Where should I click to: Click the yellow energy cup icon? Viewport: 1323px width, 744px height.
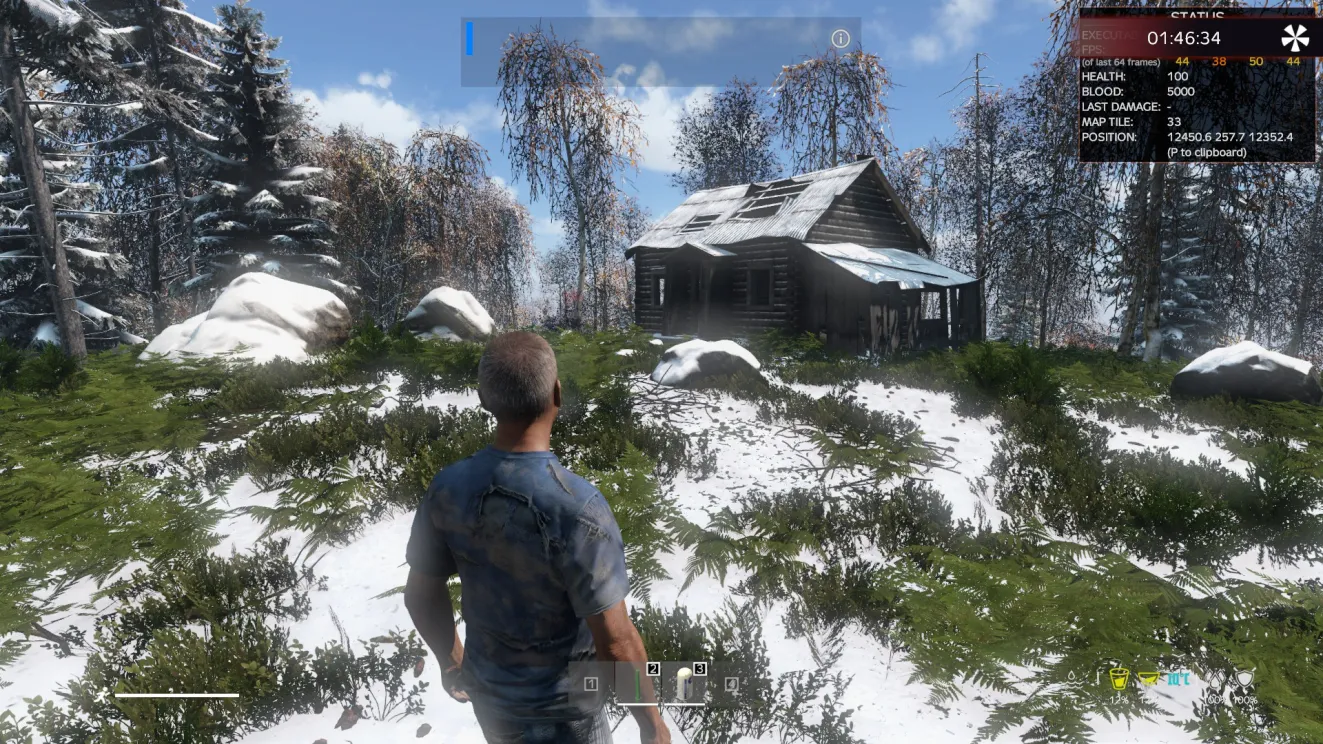point(1118,680)
